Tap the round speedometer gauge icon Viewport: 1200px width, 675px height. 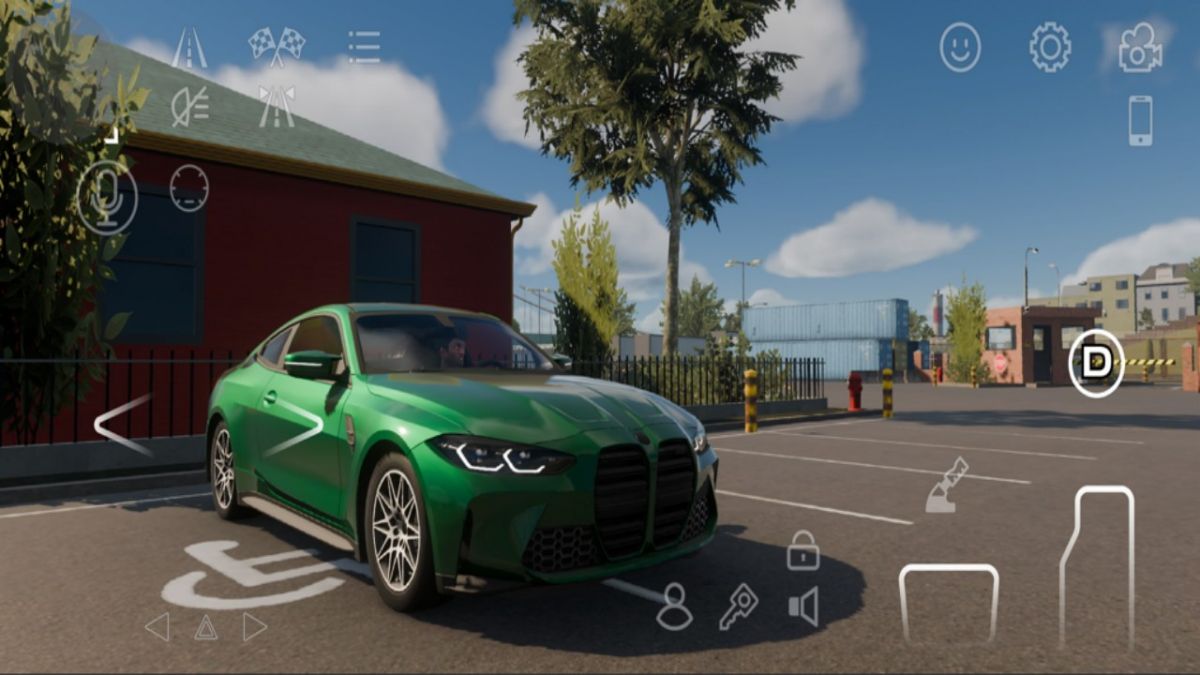[189, 188]
